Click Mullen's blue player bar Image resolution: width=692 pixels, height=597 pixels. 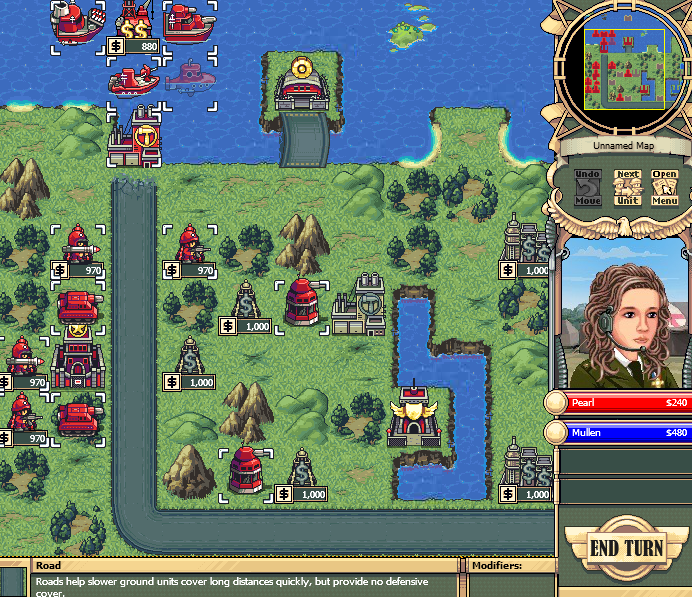pos(621,433)
